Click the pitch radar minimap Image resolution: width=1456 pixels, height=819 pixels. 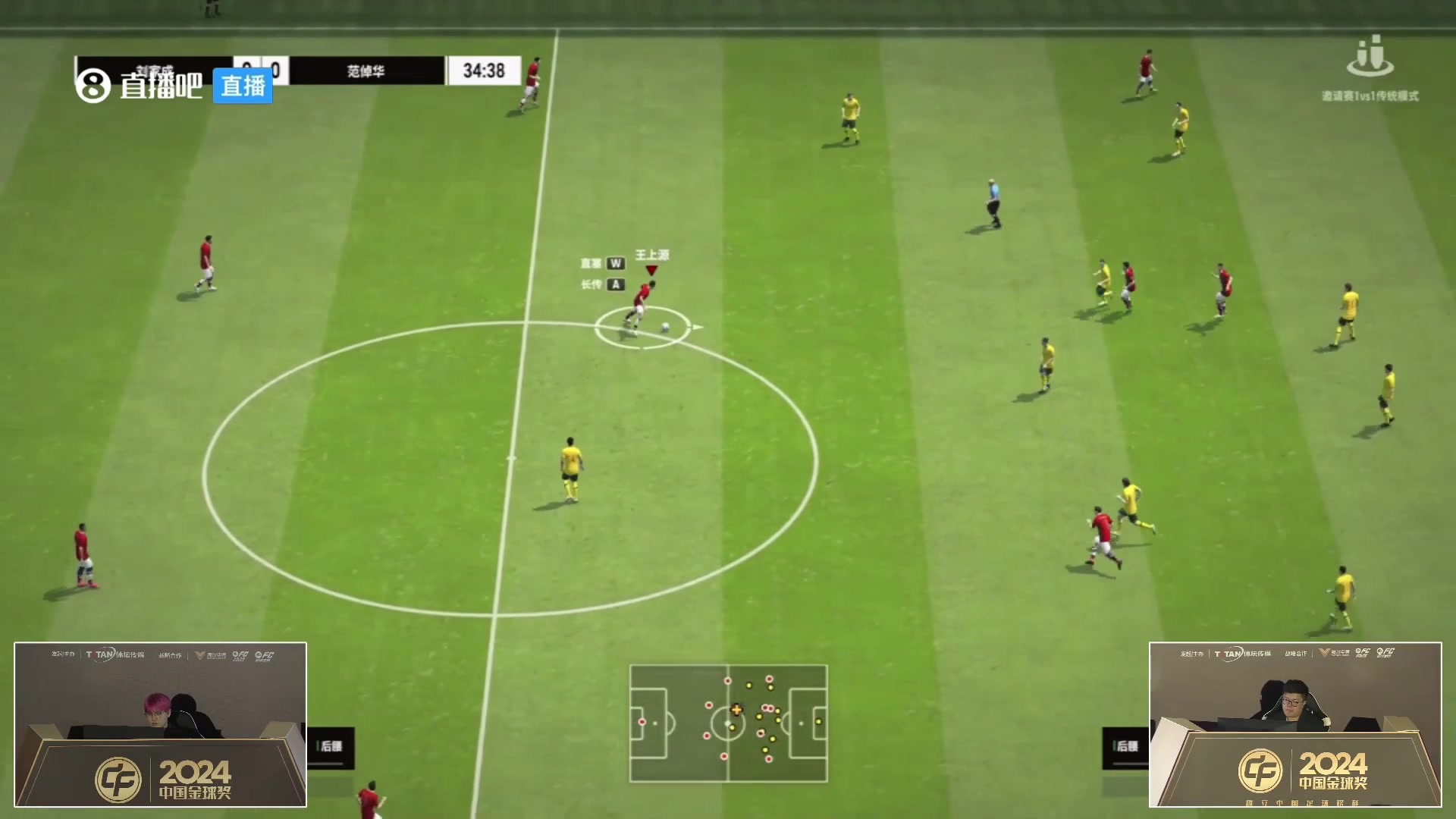pos(728,723)
